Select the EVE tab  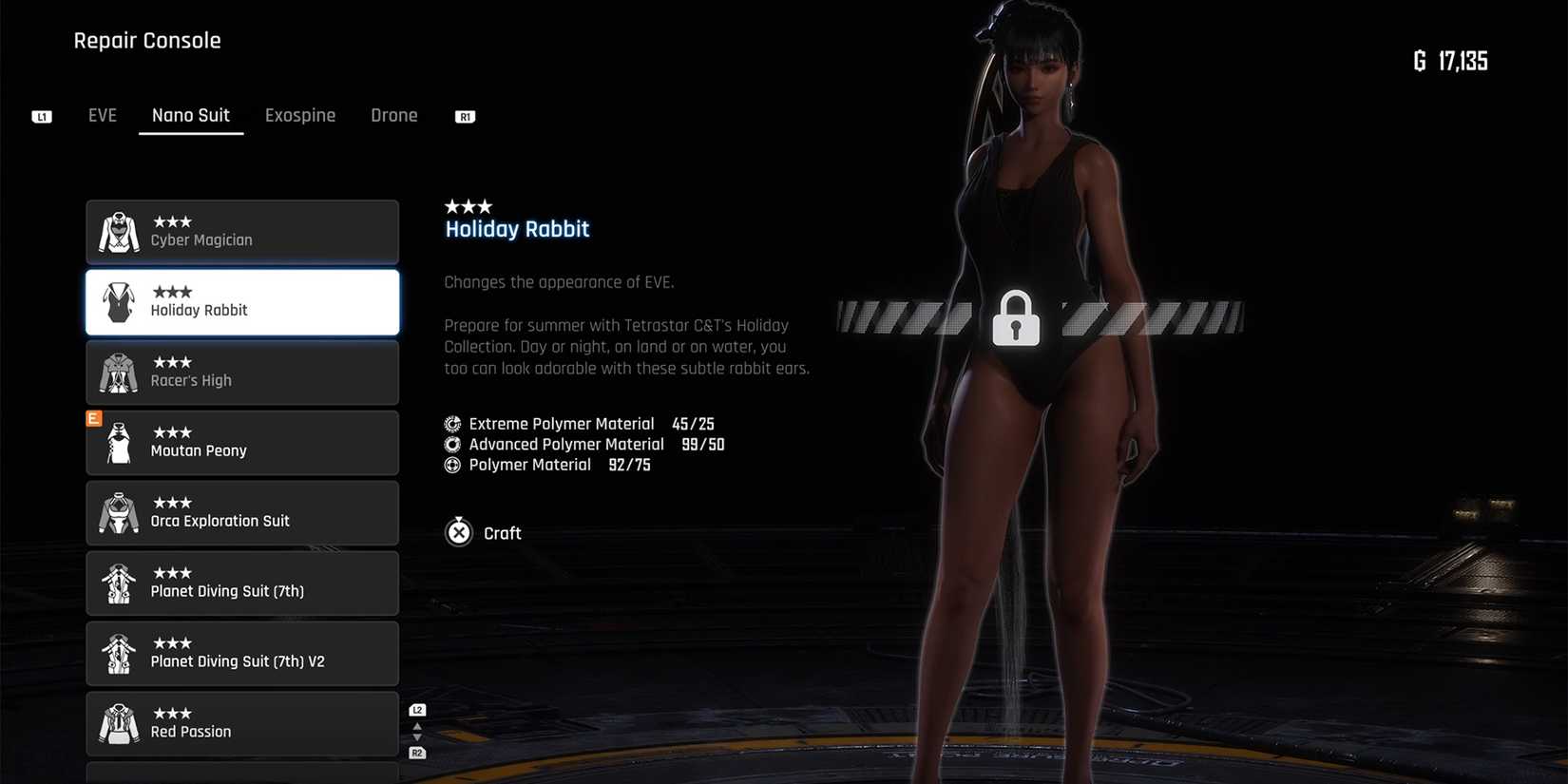pyautogui.click(x=102, y=115)
